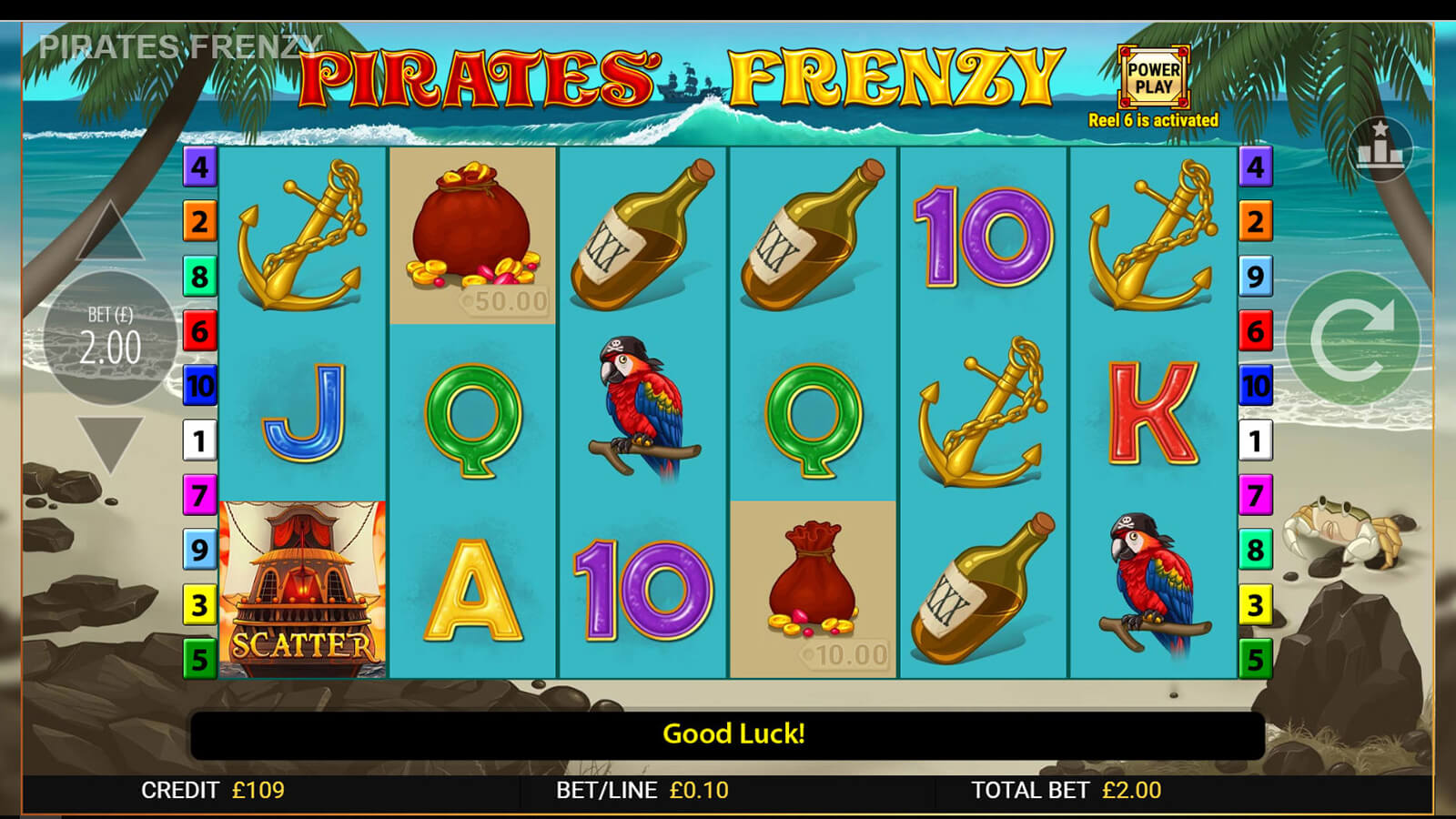The image size is (1456, 819).
Task: Spin the reels with the green arrow button
Action: click(x=1352, y=339)
